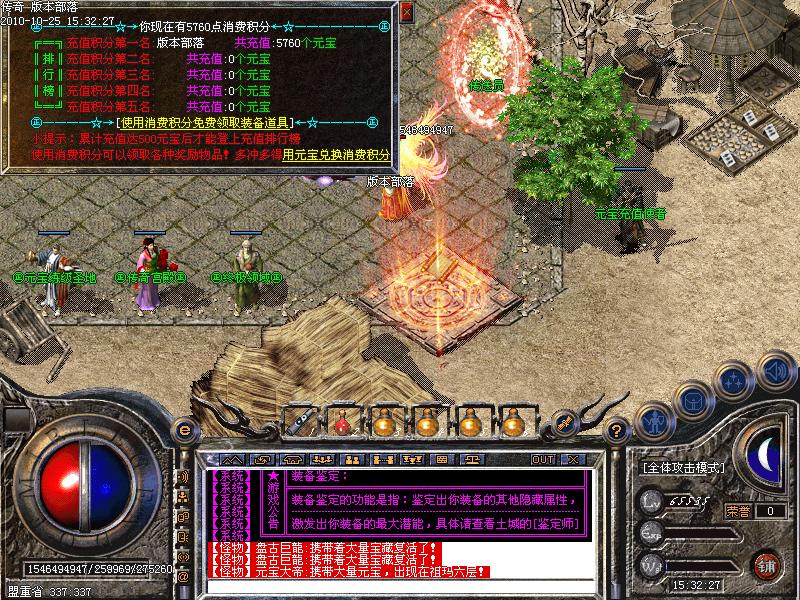Choose the 用元宝兑换消费积分 link
Screen dimensions: 800x600
[337, 155]
